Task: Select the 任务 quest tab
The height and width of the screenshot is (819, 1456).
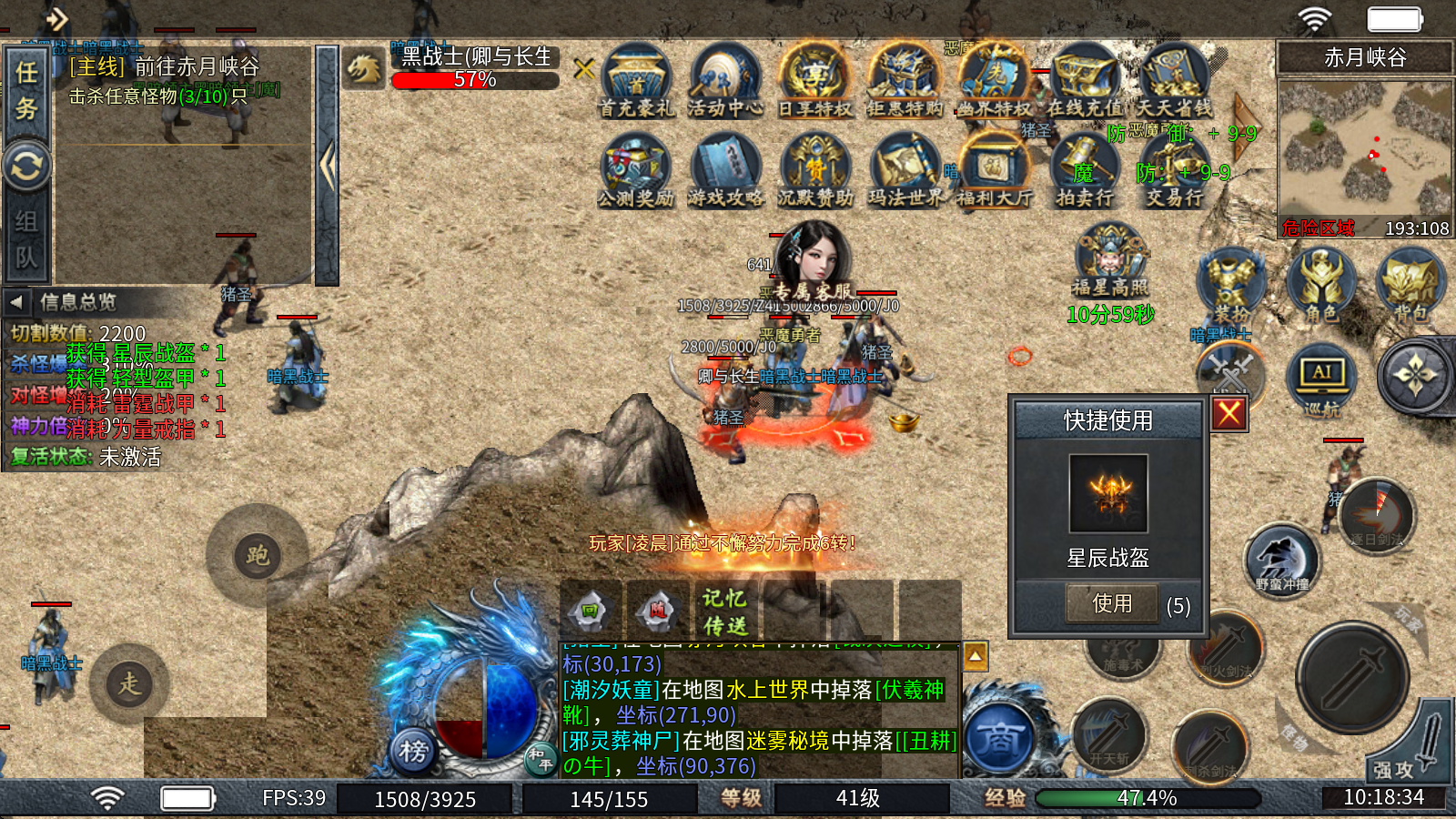Action: pos(26,90)
